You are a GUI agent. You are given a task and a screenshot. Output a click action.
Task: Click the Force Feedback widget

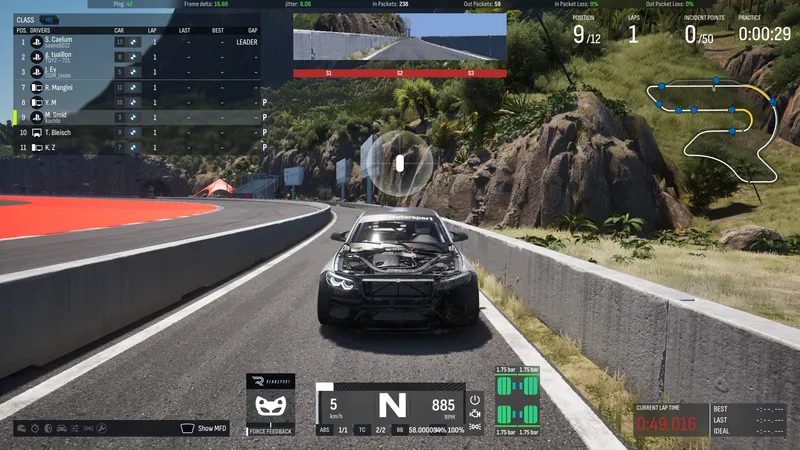(270, 405)
